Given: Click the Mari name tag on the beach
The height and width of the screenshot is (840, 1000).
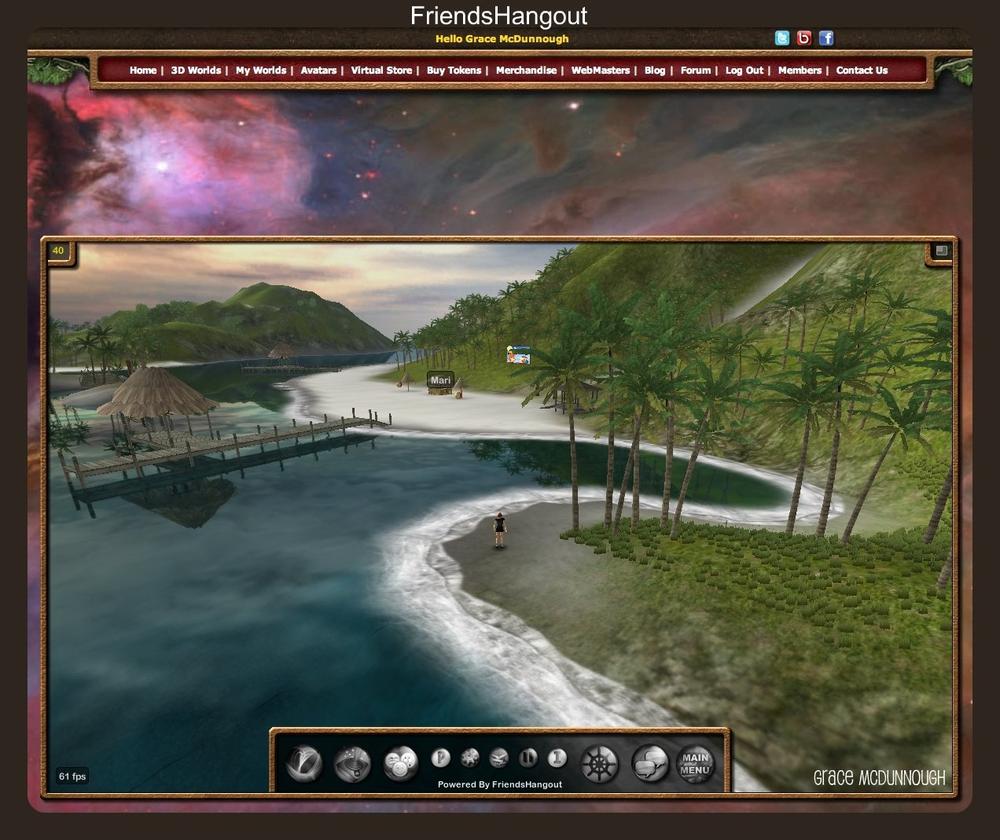Looking at the screenshot, I should pos(440,380).
